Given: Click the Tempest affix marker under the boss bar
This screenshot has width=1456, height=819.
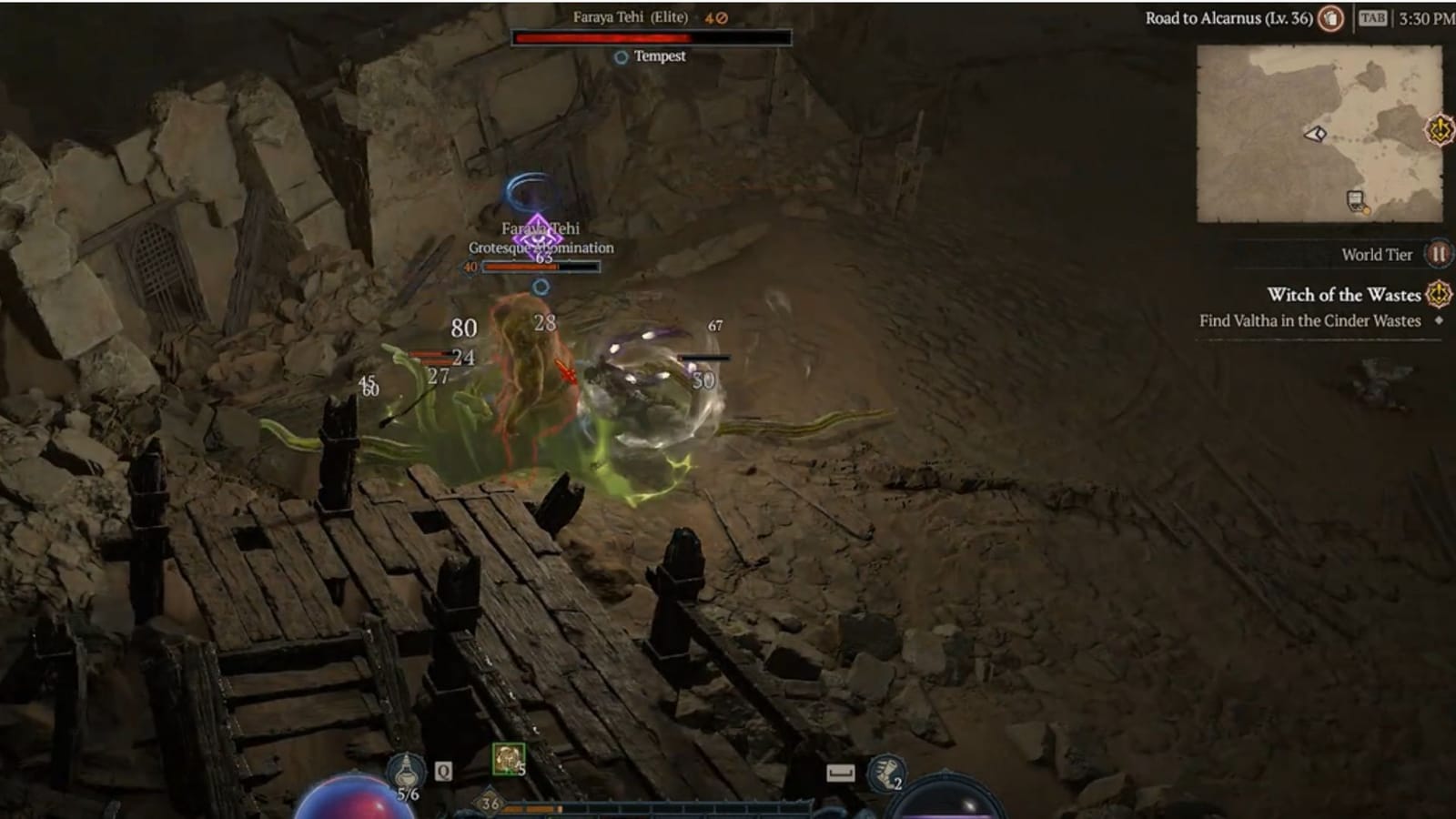Looking at the screenshot, I should [x=620, y=55].
